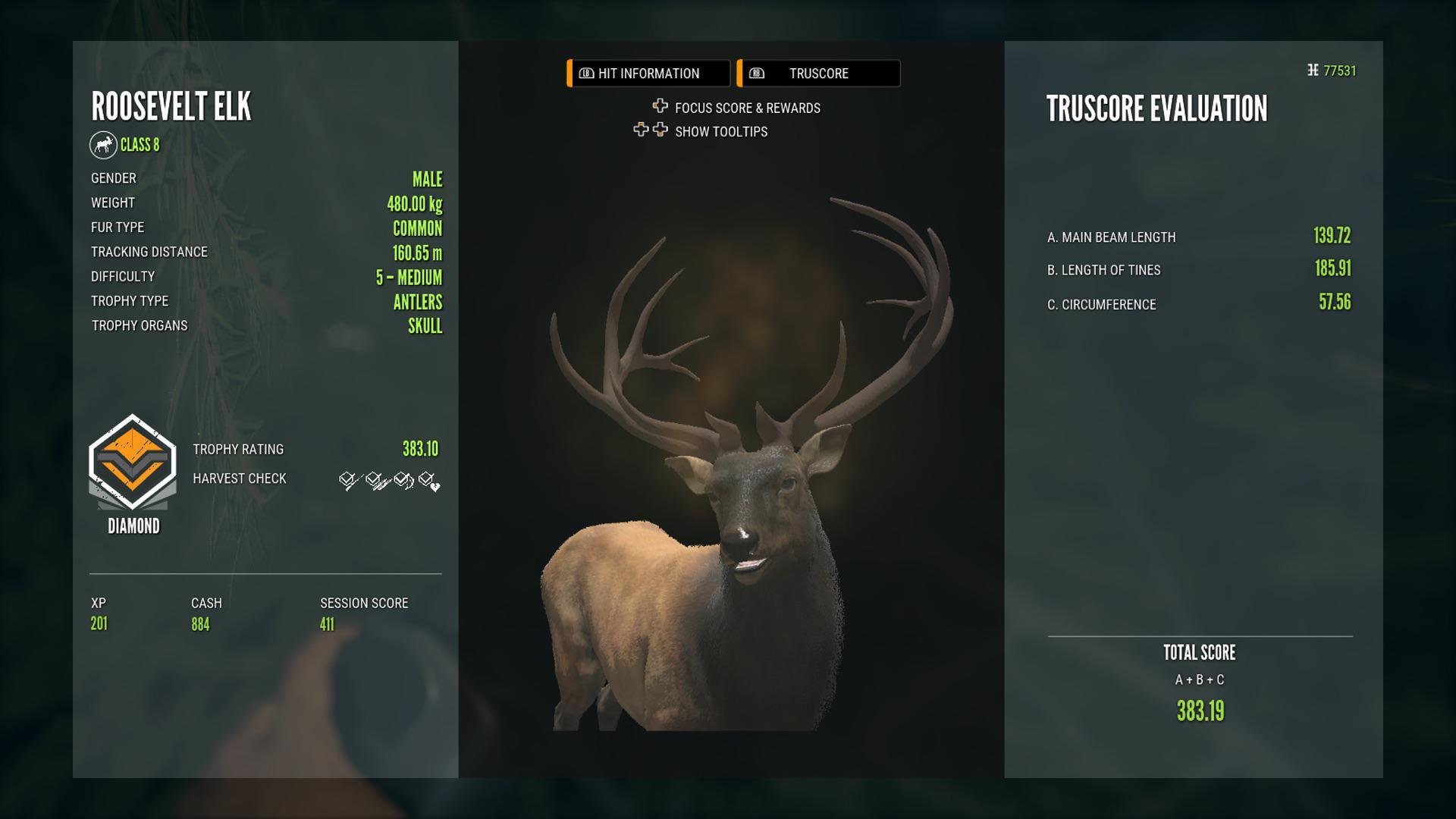1456x819 pixels.
Task: Click the heart-marked harvest check icon
Action: pos(426,479)
